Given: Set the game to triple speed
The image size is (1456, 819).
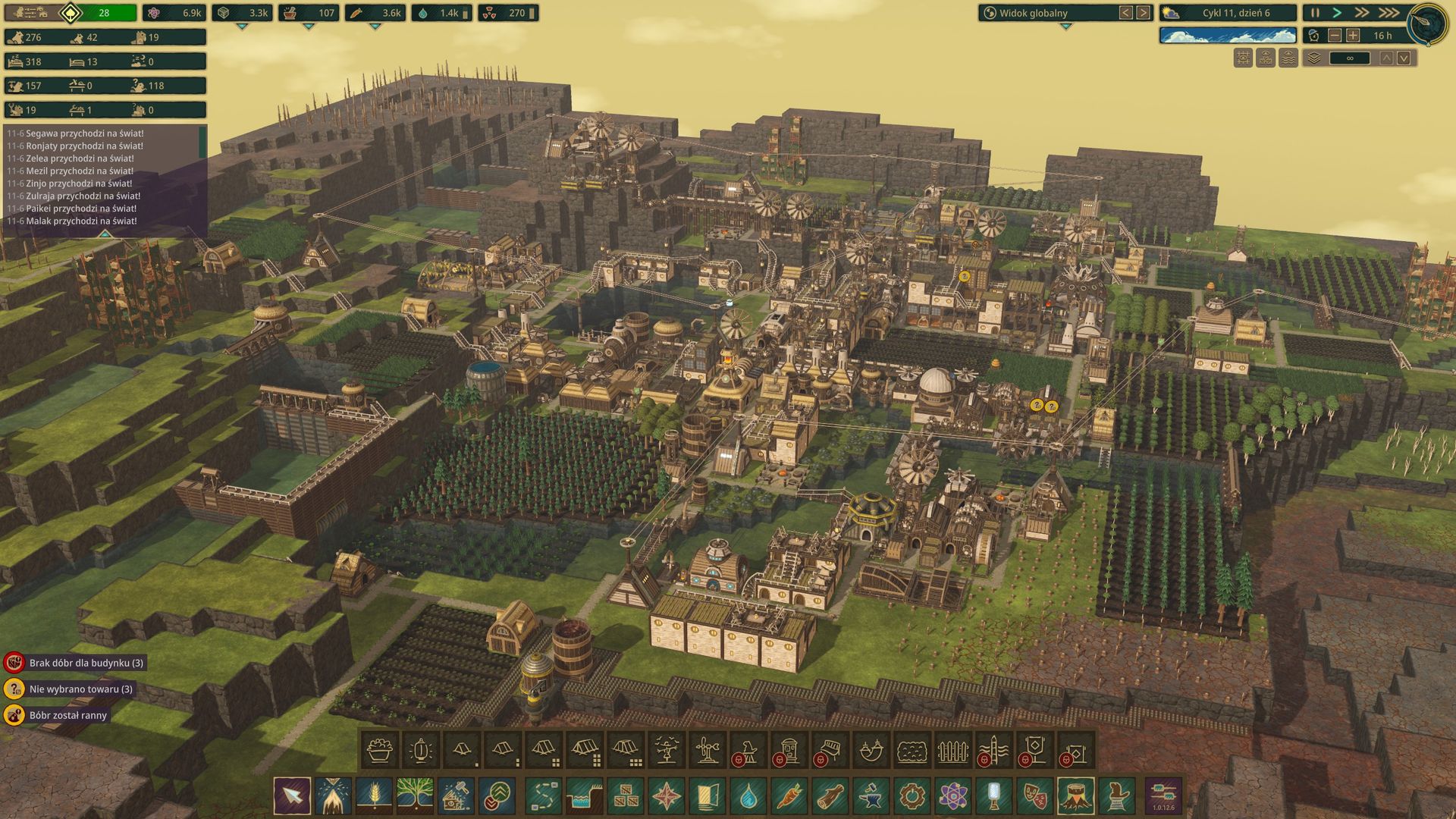Looking at the screenshot, I should click(x=1389, y=13).
